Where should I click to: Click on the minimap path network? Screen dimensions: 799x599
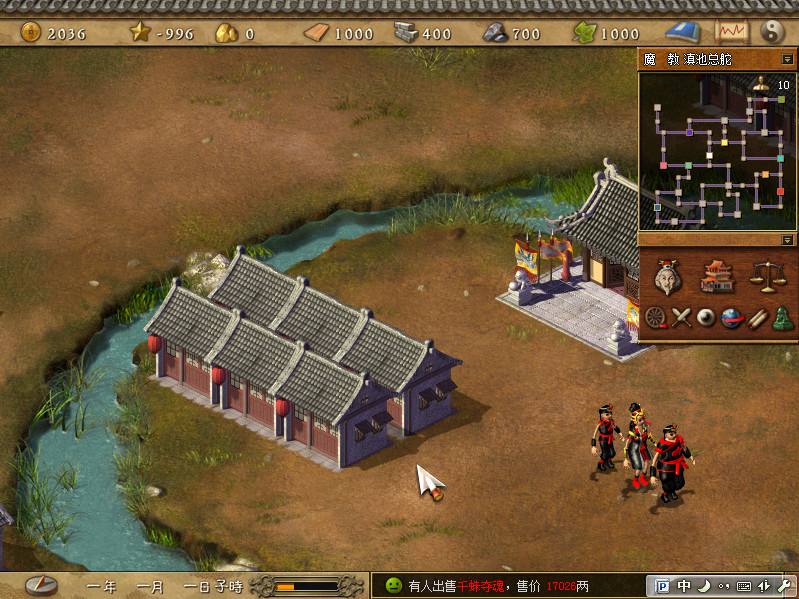coord(716,151)
